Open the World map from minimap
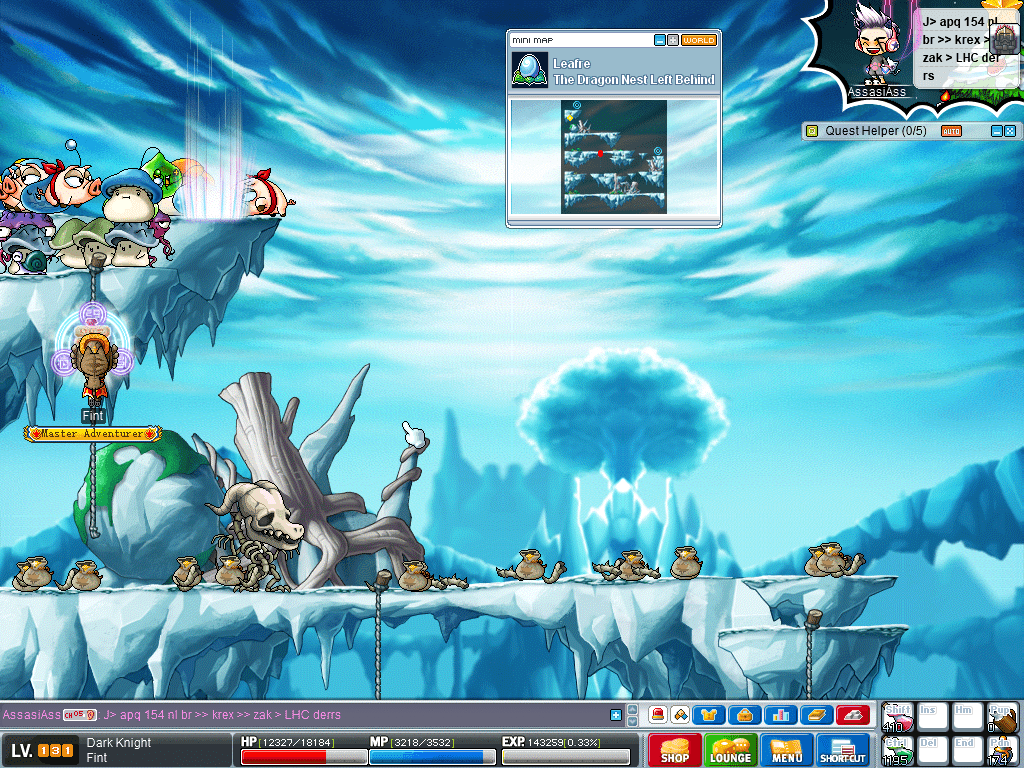1024x768 pixels. click(699, 40)
